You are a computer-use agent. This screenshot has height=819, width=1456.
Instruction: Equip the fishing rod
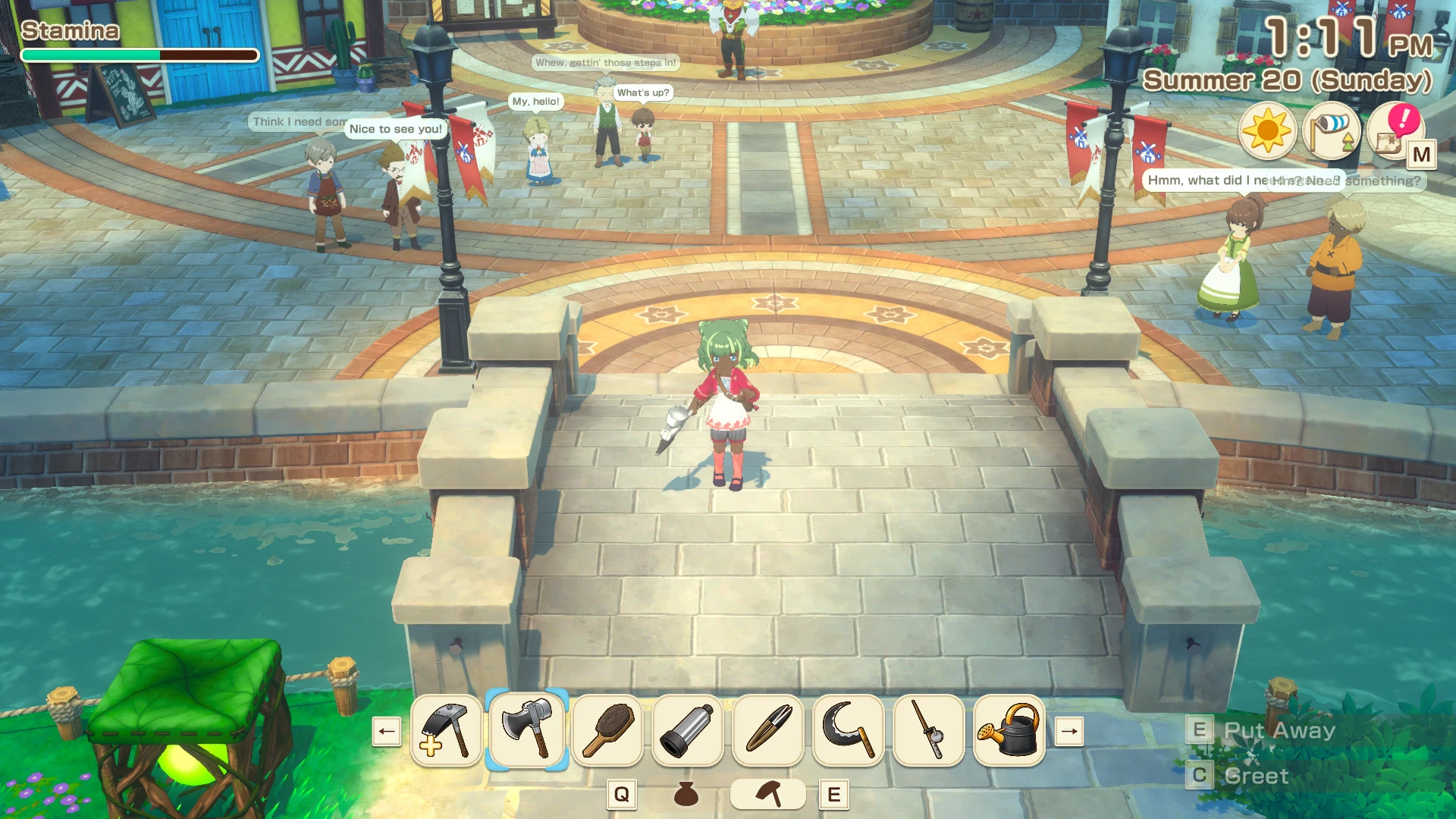[x=929, y=731]
